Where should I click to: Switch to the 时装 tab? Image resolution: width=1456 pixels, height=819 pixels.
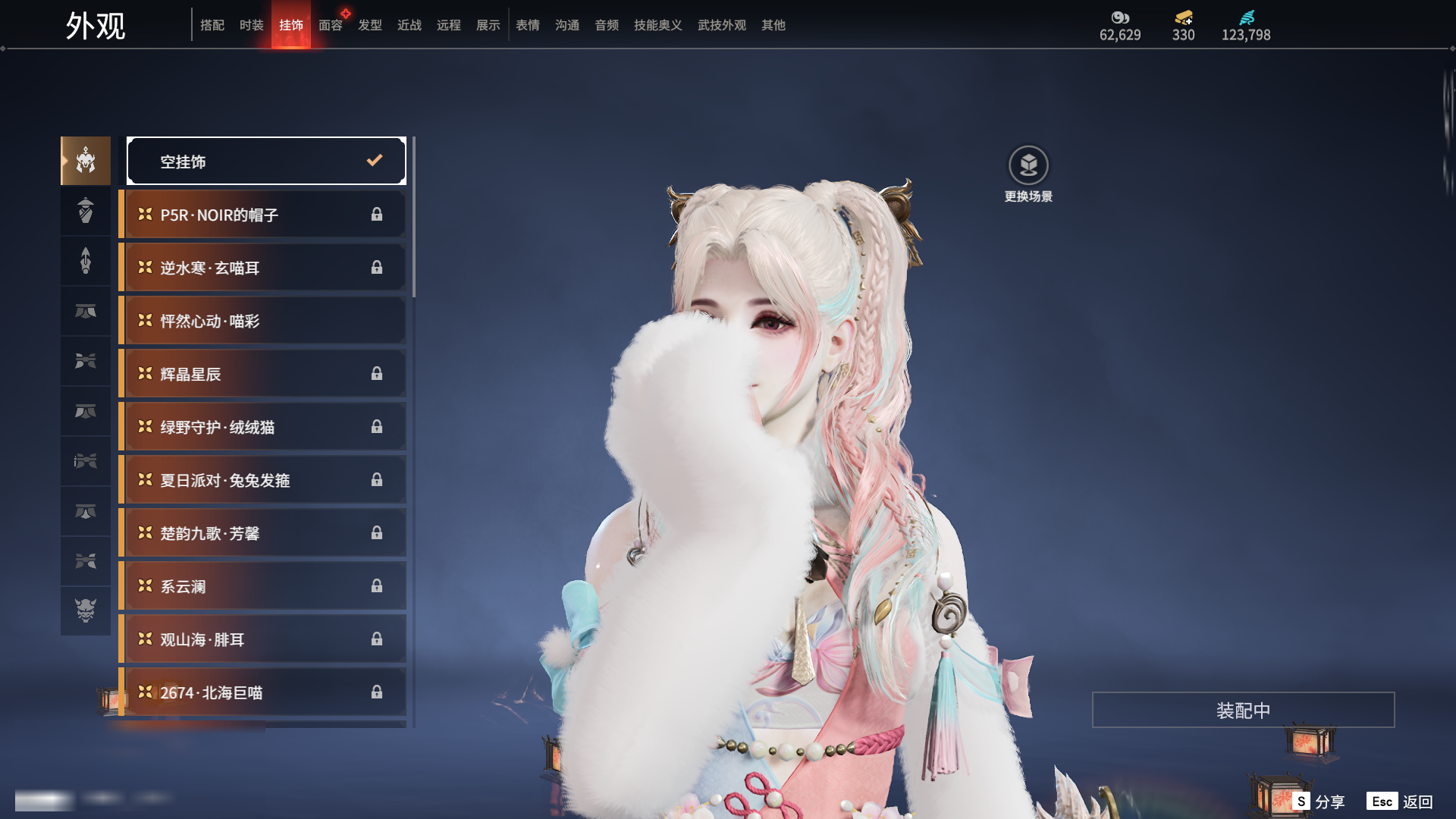tap(251, 25)
